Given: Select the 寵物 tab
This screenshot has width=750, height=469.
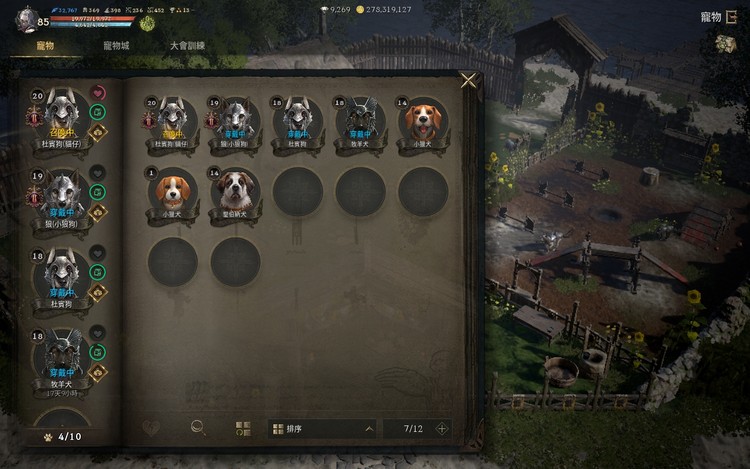Looking at the screenshot, I should coord(45,46).
